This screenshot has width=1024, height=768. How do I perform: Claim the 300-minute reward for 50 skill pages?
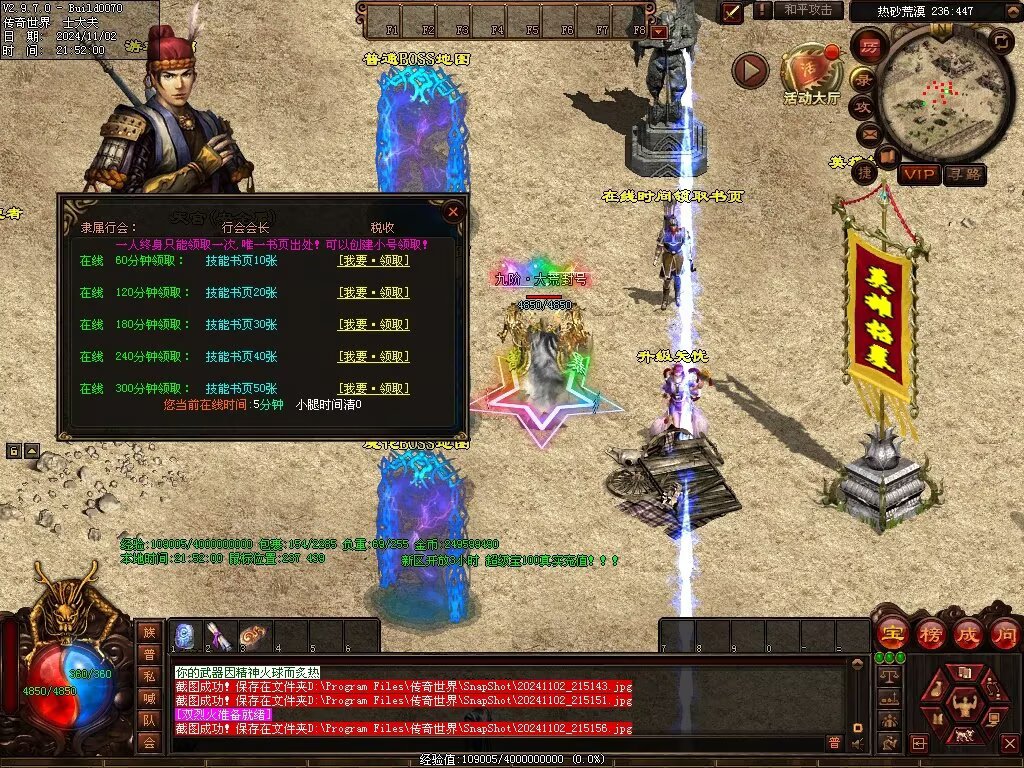373,388
